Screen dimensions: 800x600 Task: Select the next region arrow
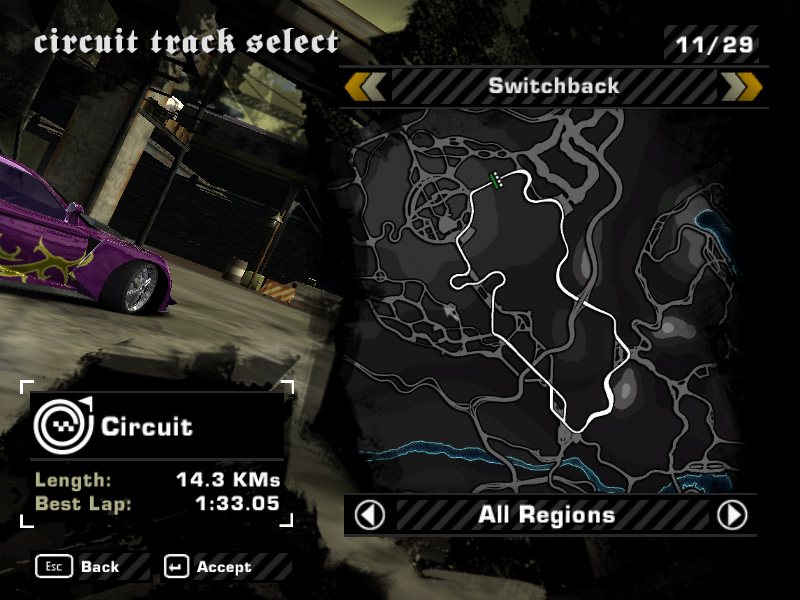pyautogui.click(x=732, y=516)
